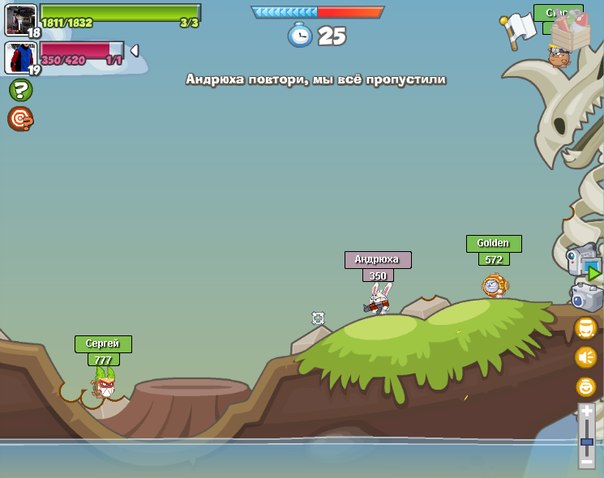Select the level 19 player avatar

pyautogui.click(x=21, y=57)
